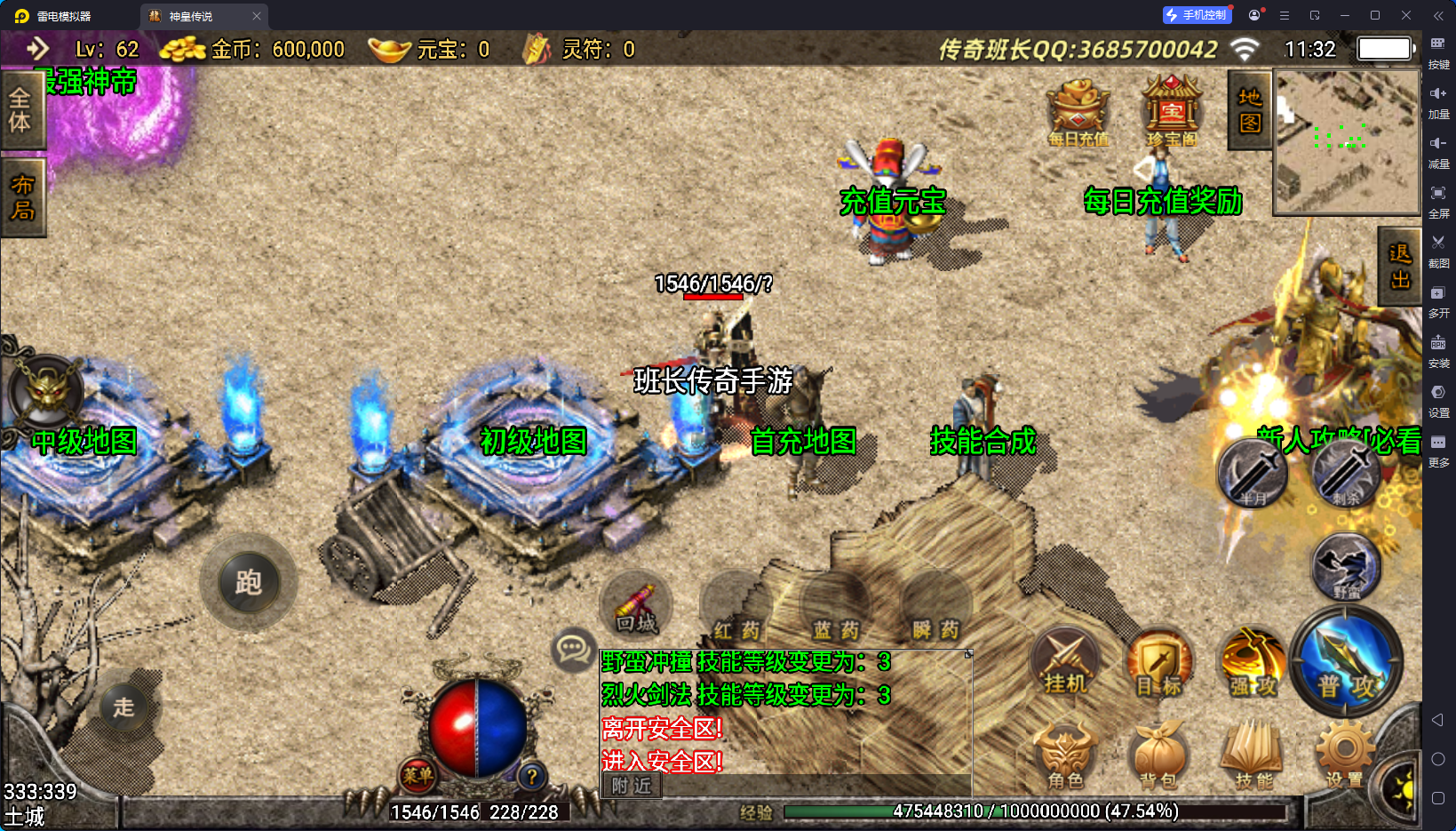Click the minimap in the corner
Image resolution: width=1456 pixels, height=831 pixels.
1347,142
